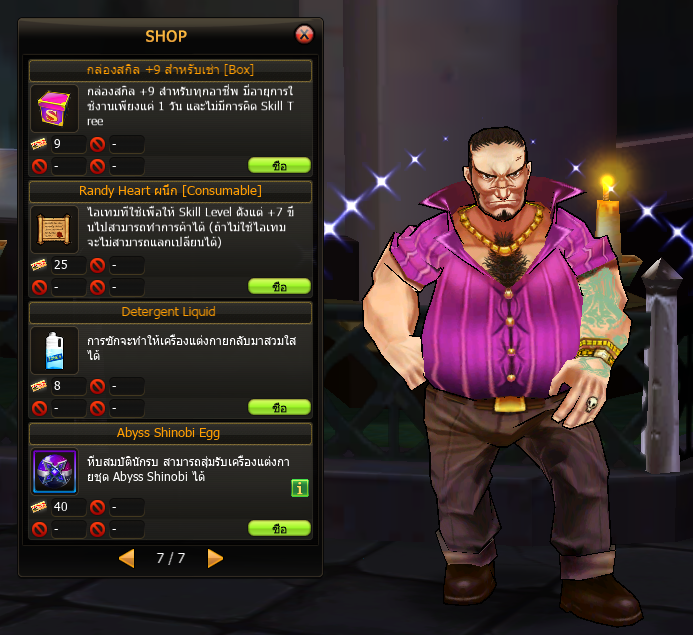The height and width of the screenshot is (635, 693).
Task: Go to the next shop page
Action: tap(215, 559)
